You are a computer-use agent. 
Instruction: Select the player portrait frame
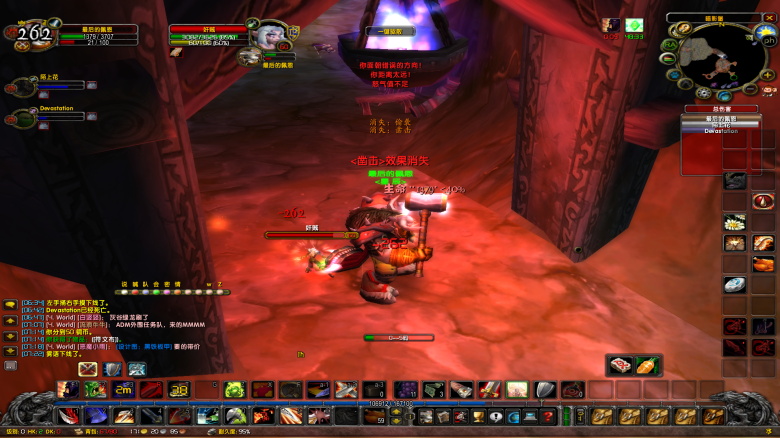click(x=32, y=33)
